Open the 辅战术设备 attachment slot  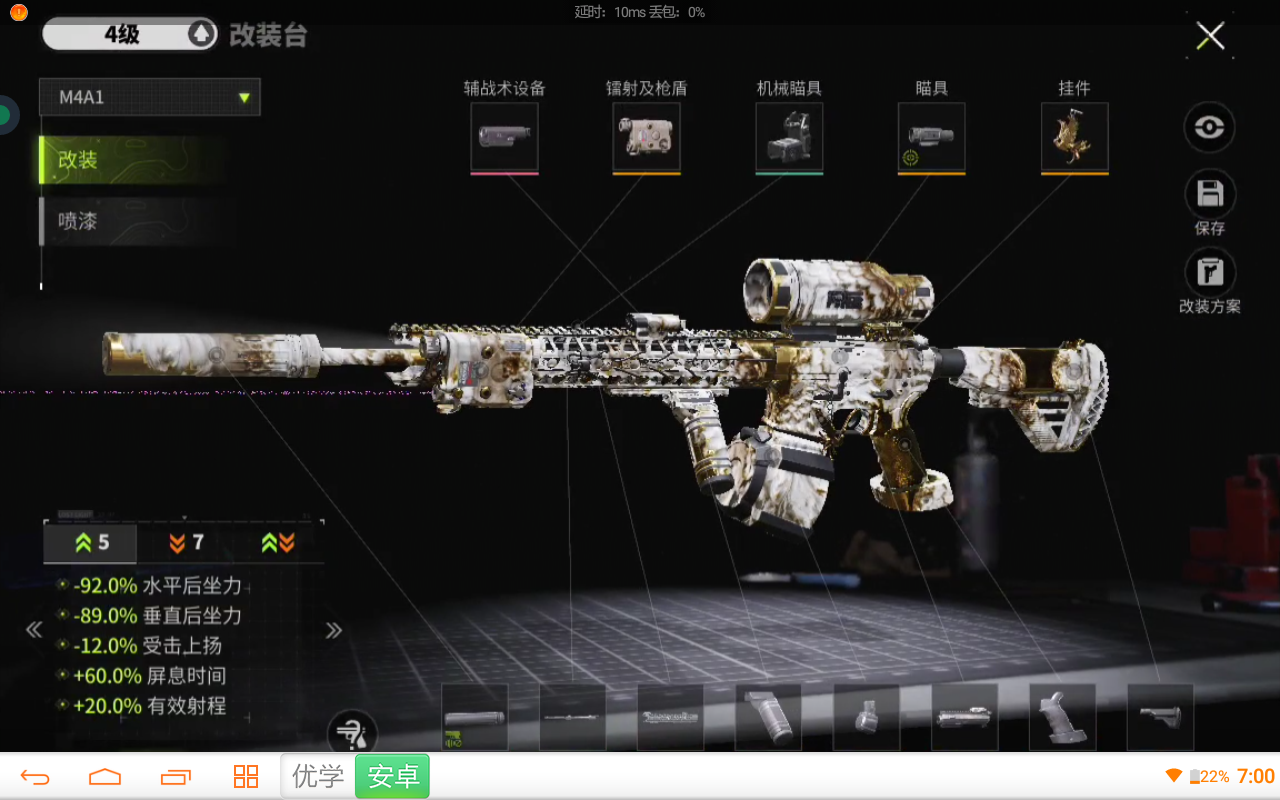tap(505, 137)
